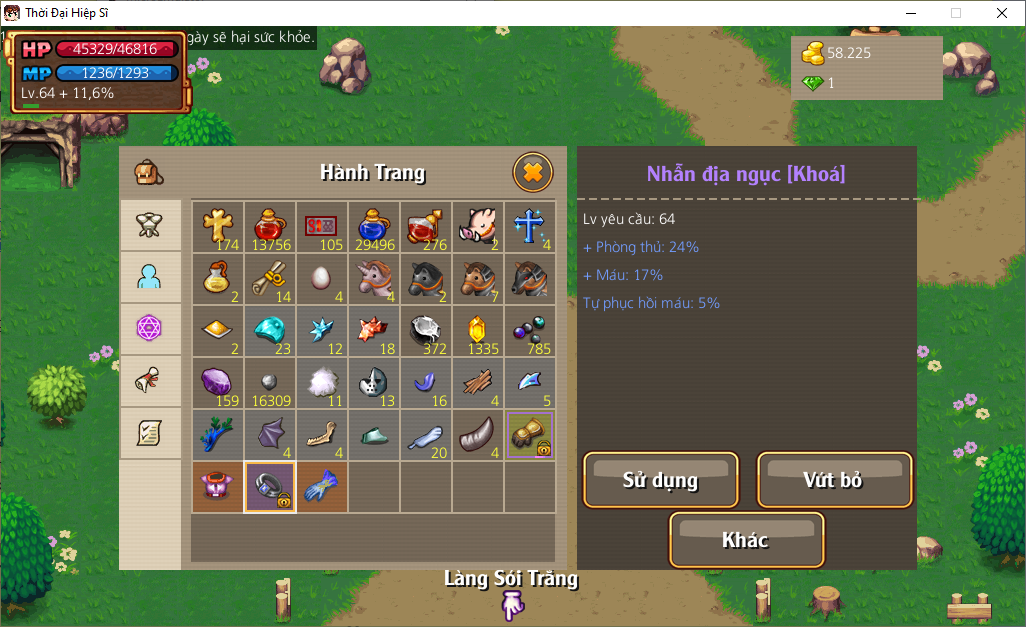The width and height of the screenshot is (1026, 627).
Task: Pick the white egg item slot
Action: [x=322, y=279]
